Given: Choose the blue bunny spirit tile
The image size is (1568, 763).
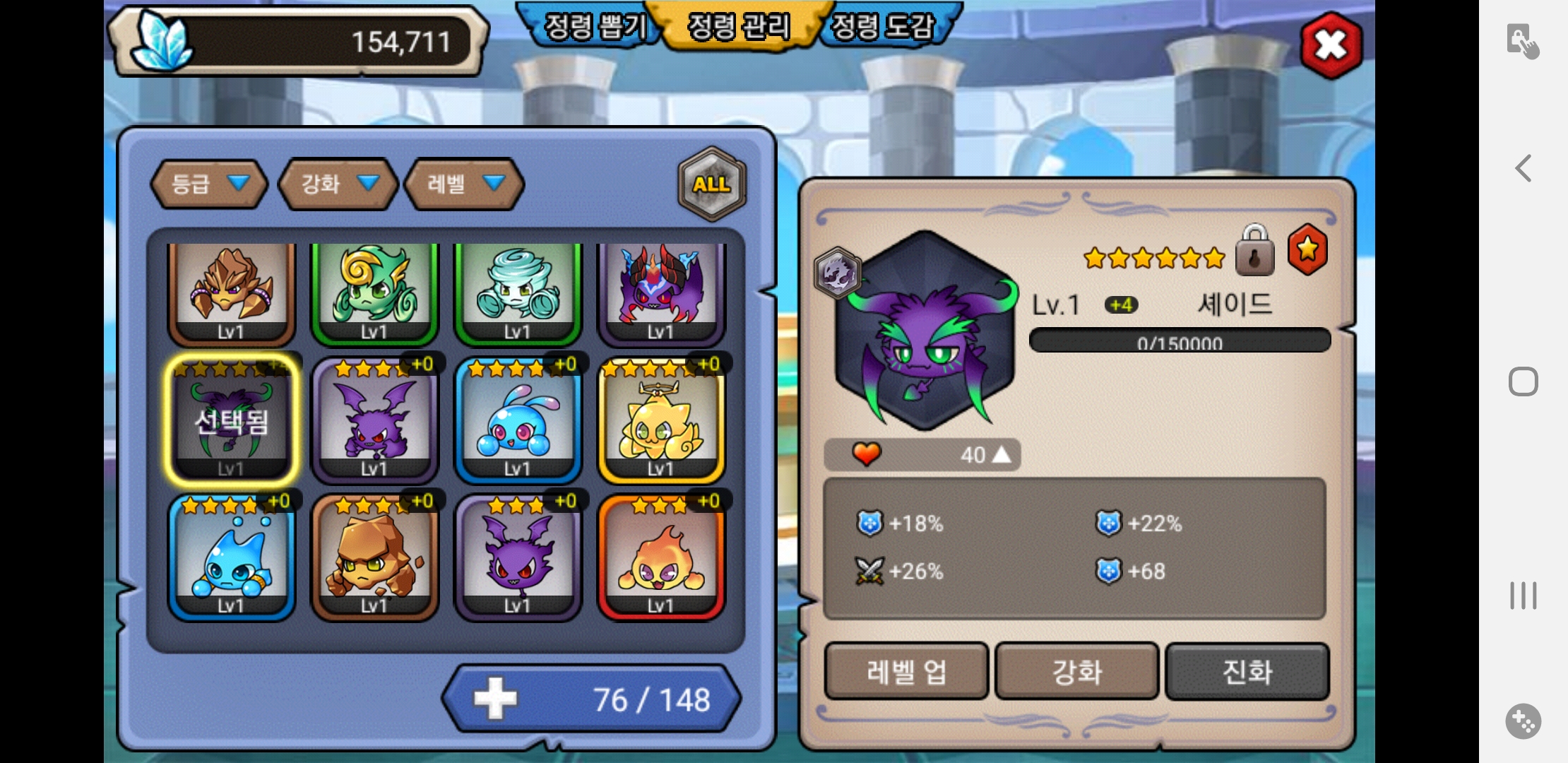Looking at the screenshot, I should (x=517, y=422).
